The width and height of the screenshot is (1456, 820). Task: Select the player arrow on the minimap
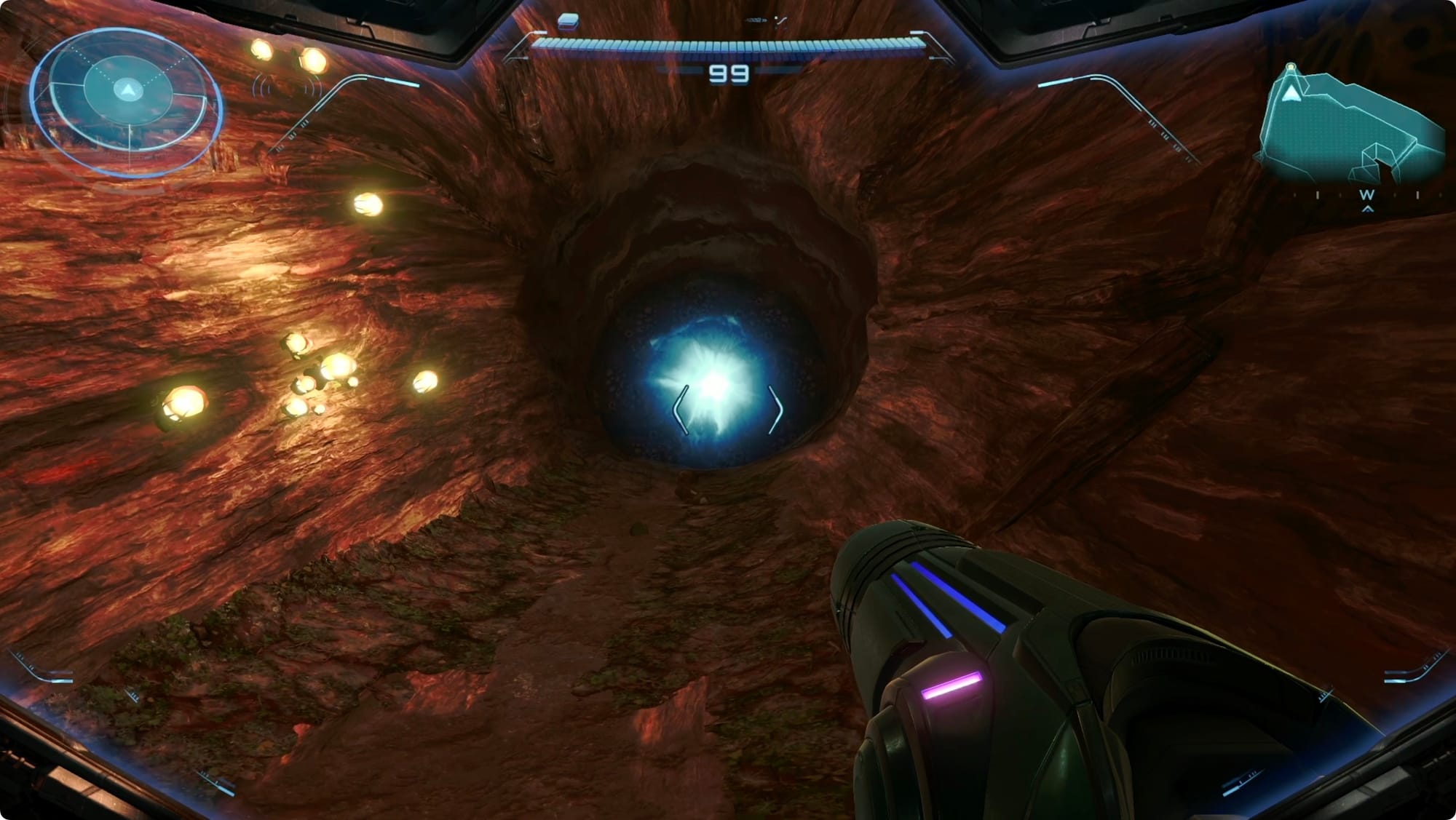[x=1291, y=93]
